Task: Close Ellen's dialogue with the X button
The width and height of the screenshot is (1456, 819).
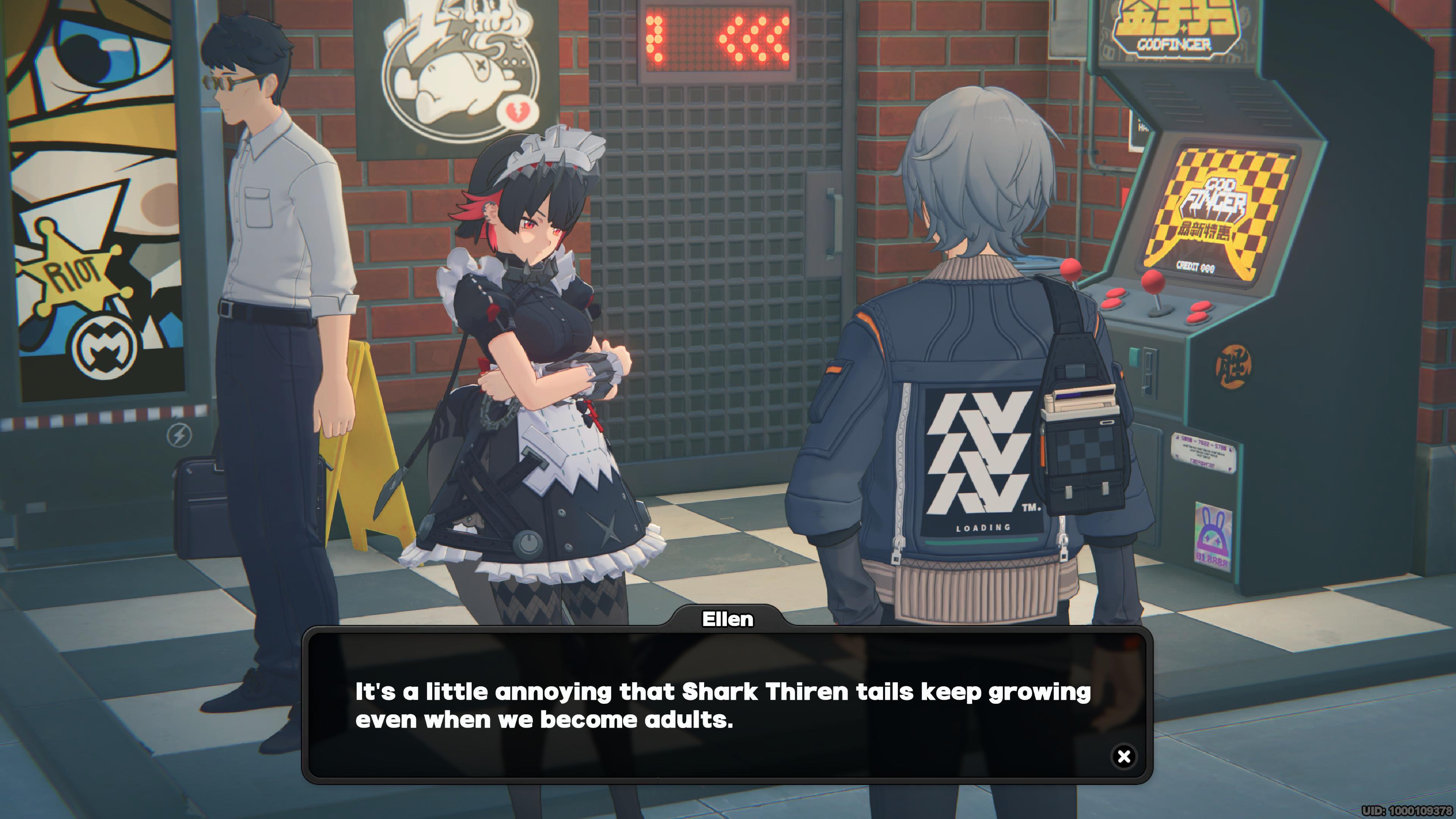Action: point(1123,756)
